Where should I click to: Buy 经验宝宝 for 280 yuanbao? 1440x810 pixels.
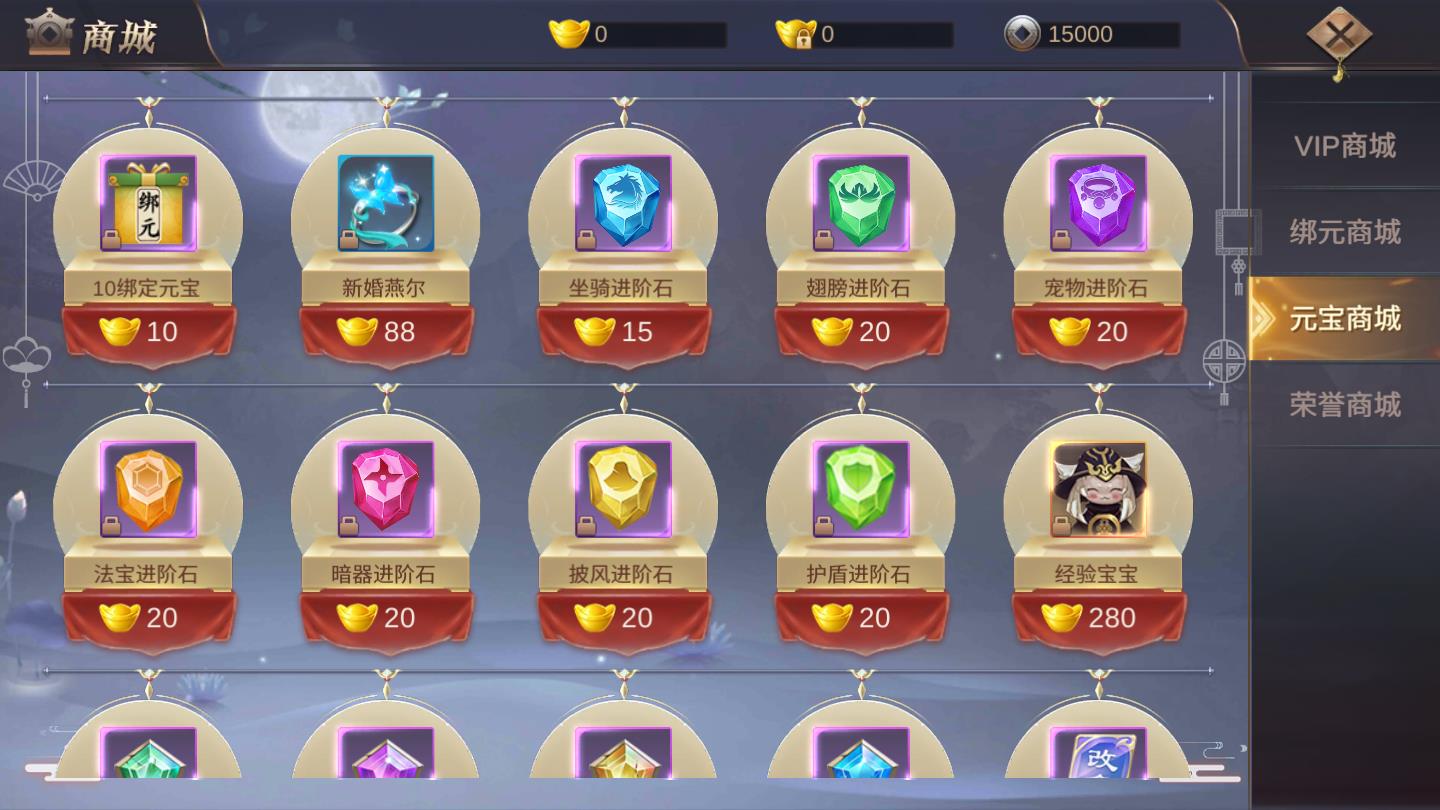(1098, 618)
